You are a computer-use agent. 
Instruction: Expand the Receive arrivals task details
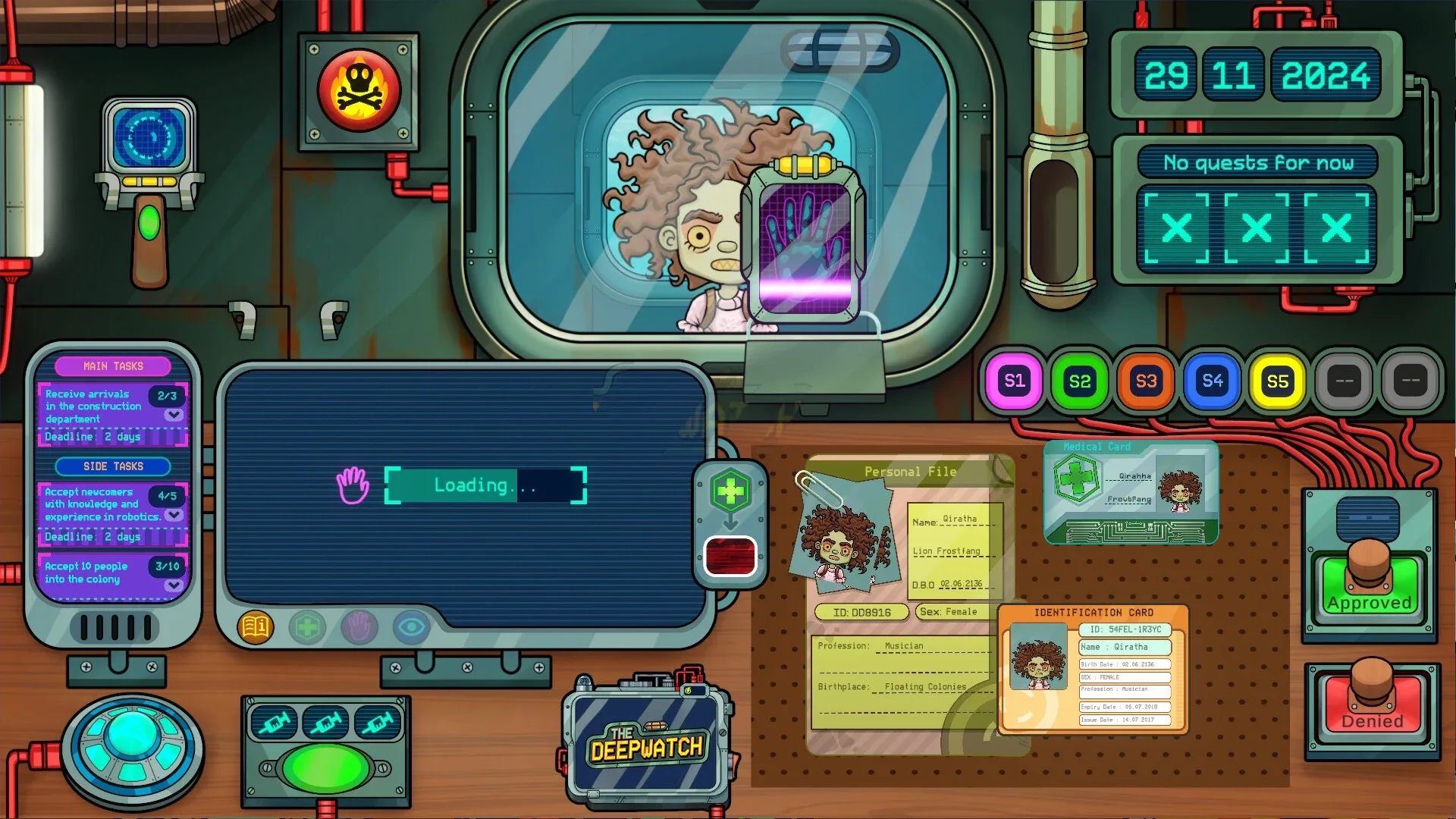173,416
